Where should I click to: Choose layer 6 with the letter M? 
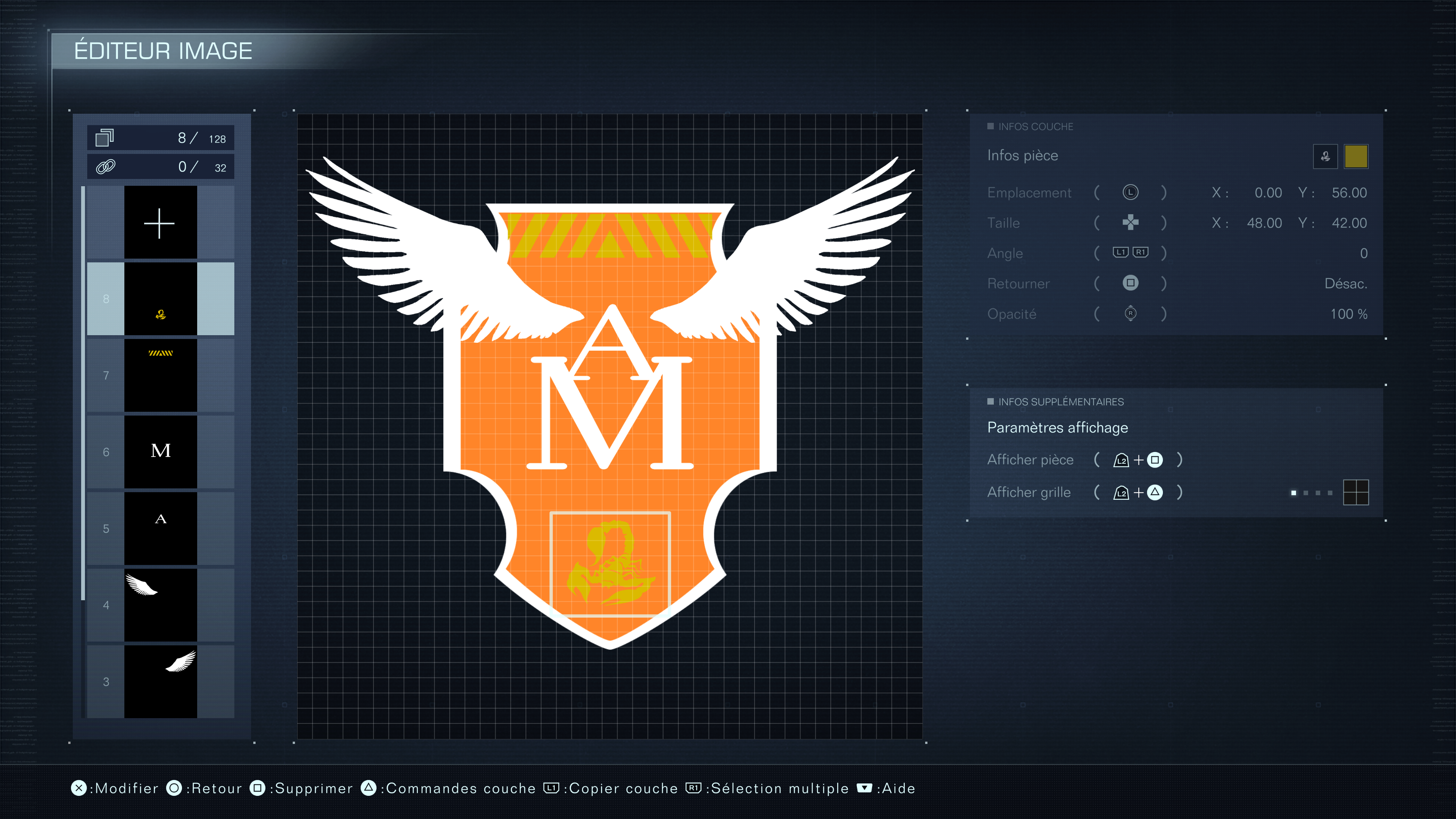coord(160,452)
